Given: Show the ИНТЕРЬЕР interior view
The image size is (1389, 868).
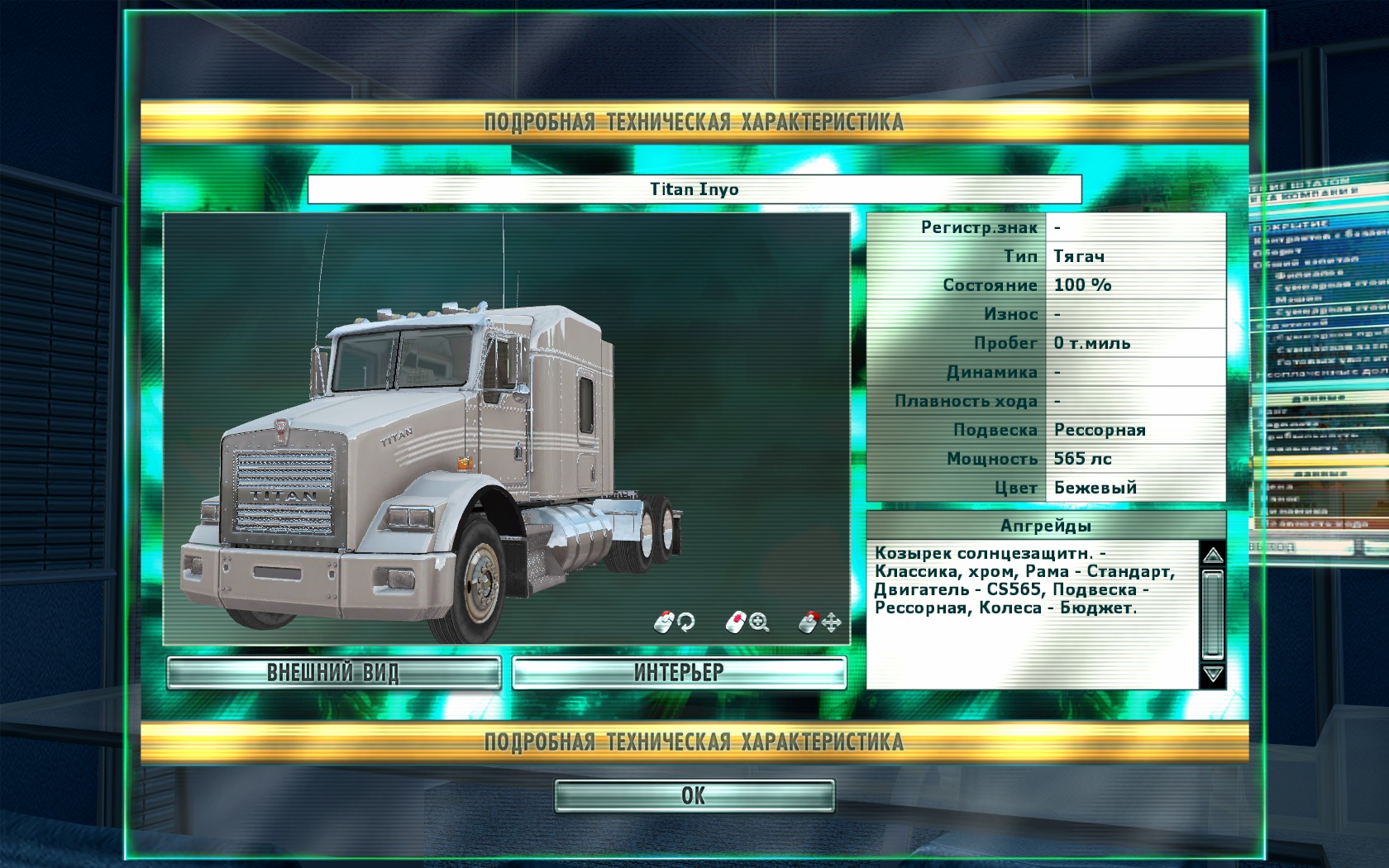Looking at the screenshot, I should point(679,673).
